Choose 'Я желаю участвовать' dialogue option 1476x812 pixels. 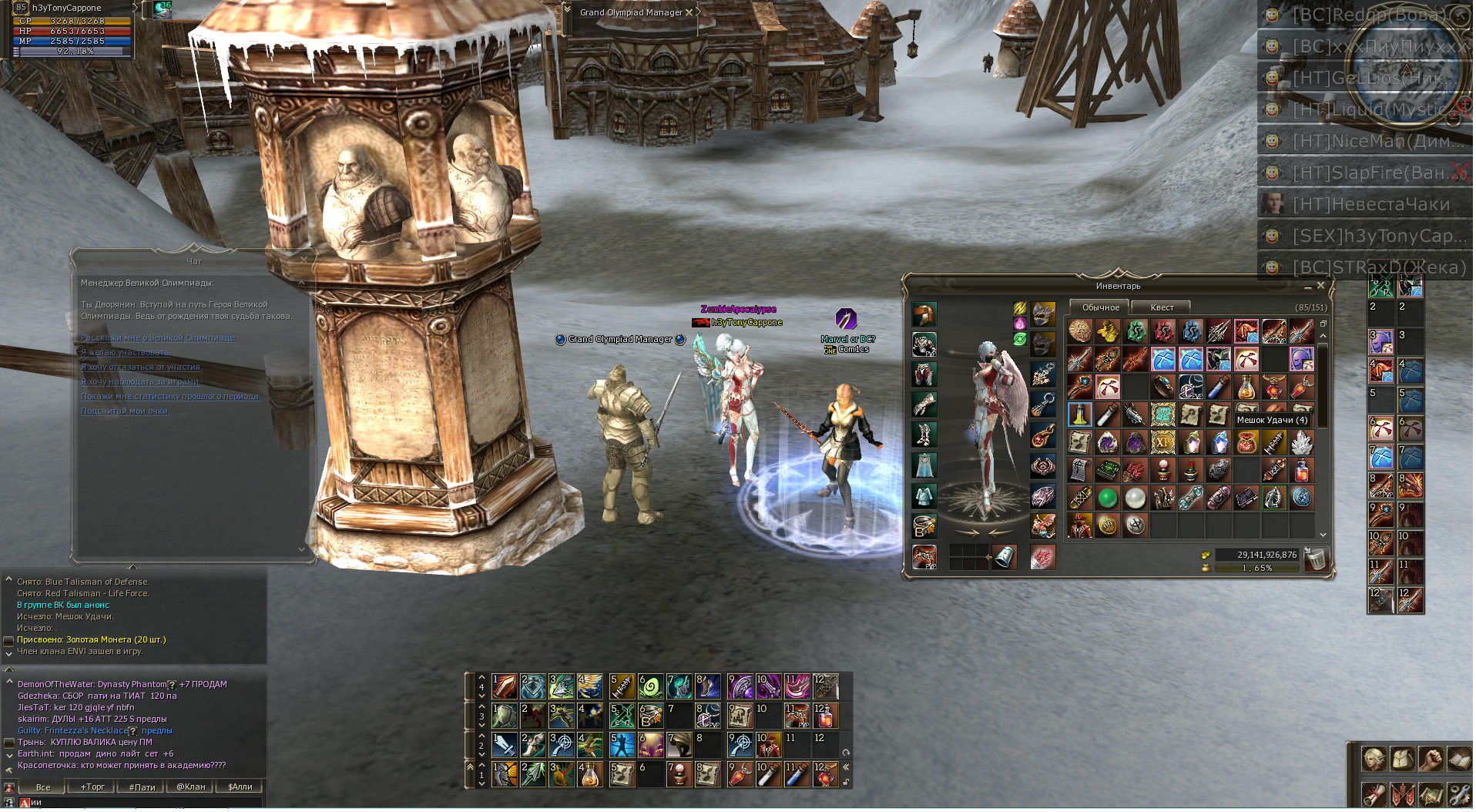click(125, 352)
